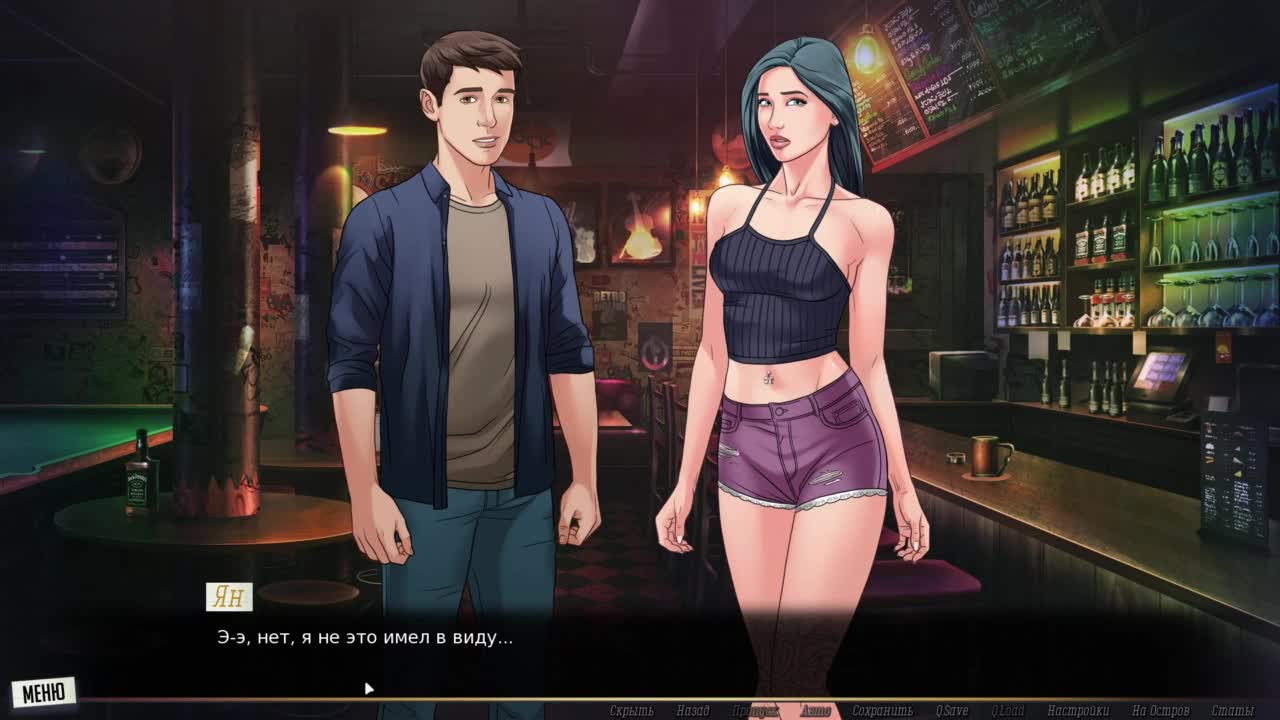Open the Статы stats screen
Image resolution: width=1280 pixels, height=720 pixels.
point(1232,711)
